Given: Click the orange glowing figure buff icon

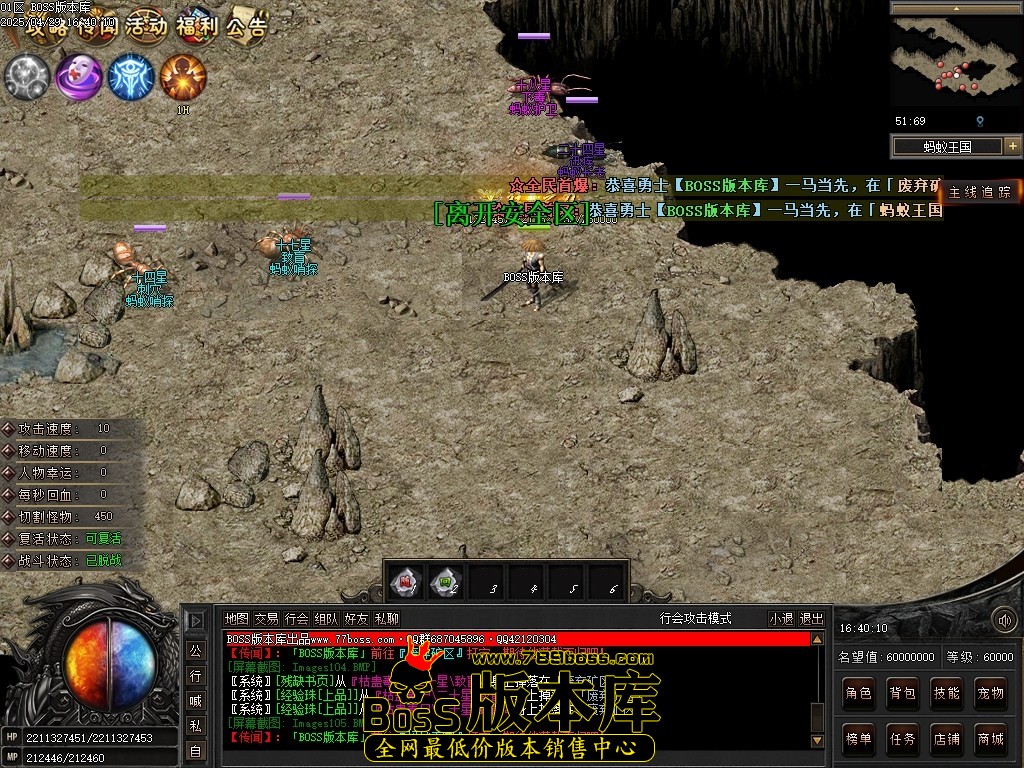Looking at the screenshot, I should tap(183, 77).
